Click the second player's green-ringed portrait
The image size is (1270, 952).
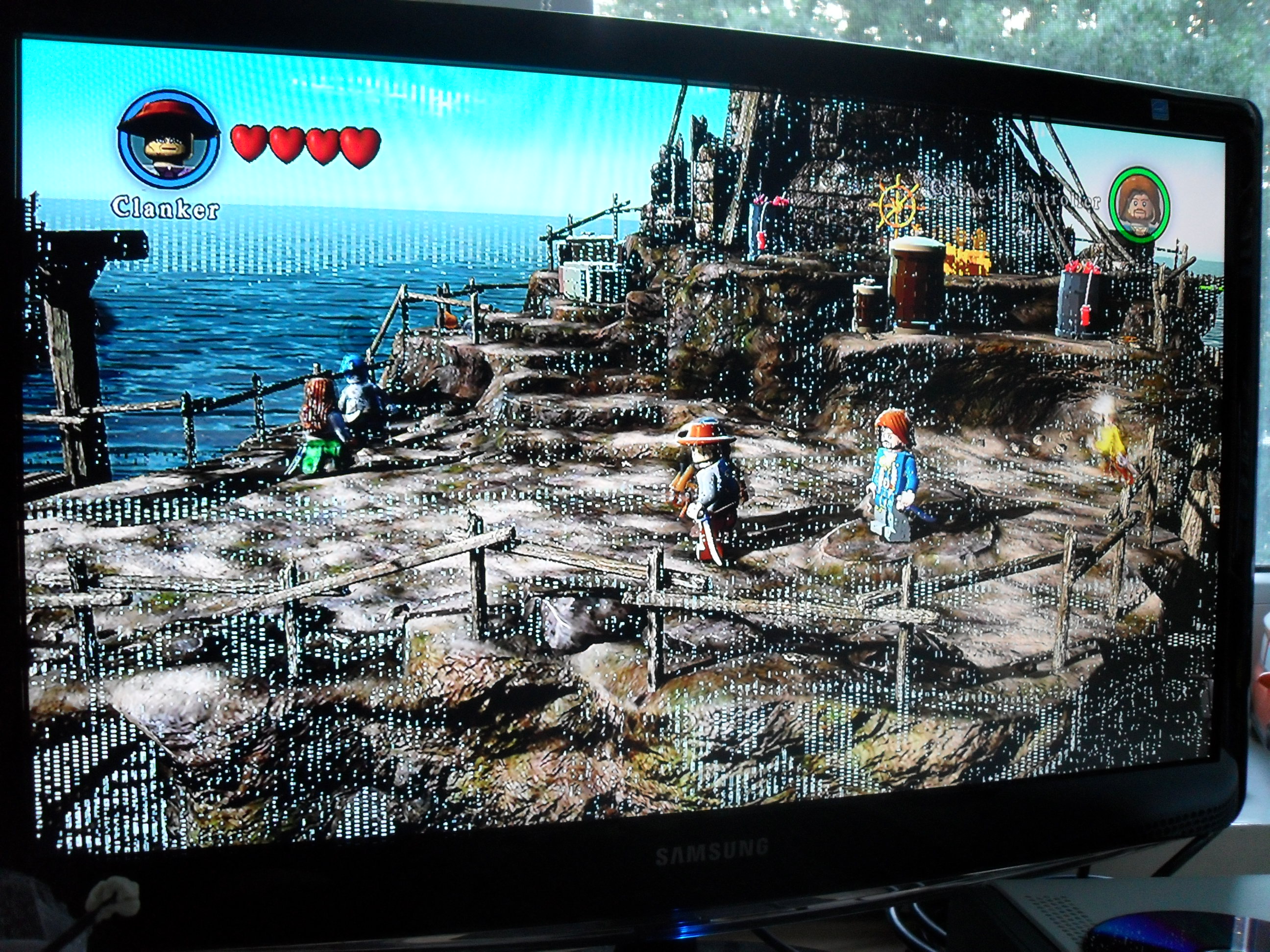point(1139,205)
